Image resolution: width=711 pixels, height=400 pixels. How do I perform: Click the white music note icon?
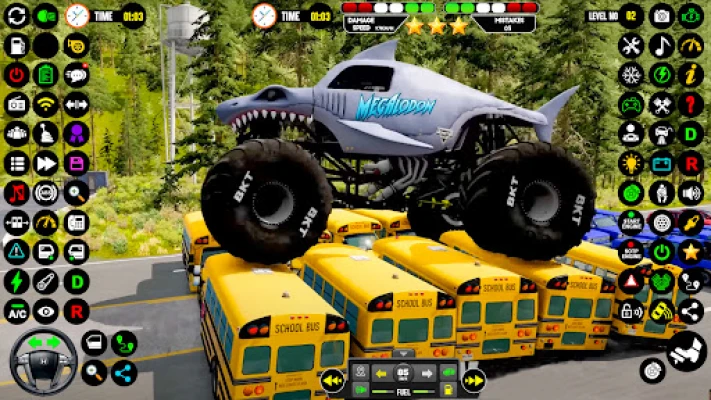click(661, 45)
